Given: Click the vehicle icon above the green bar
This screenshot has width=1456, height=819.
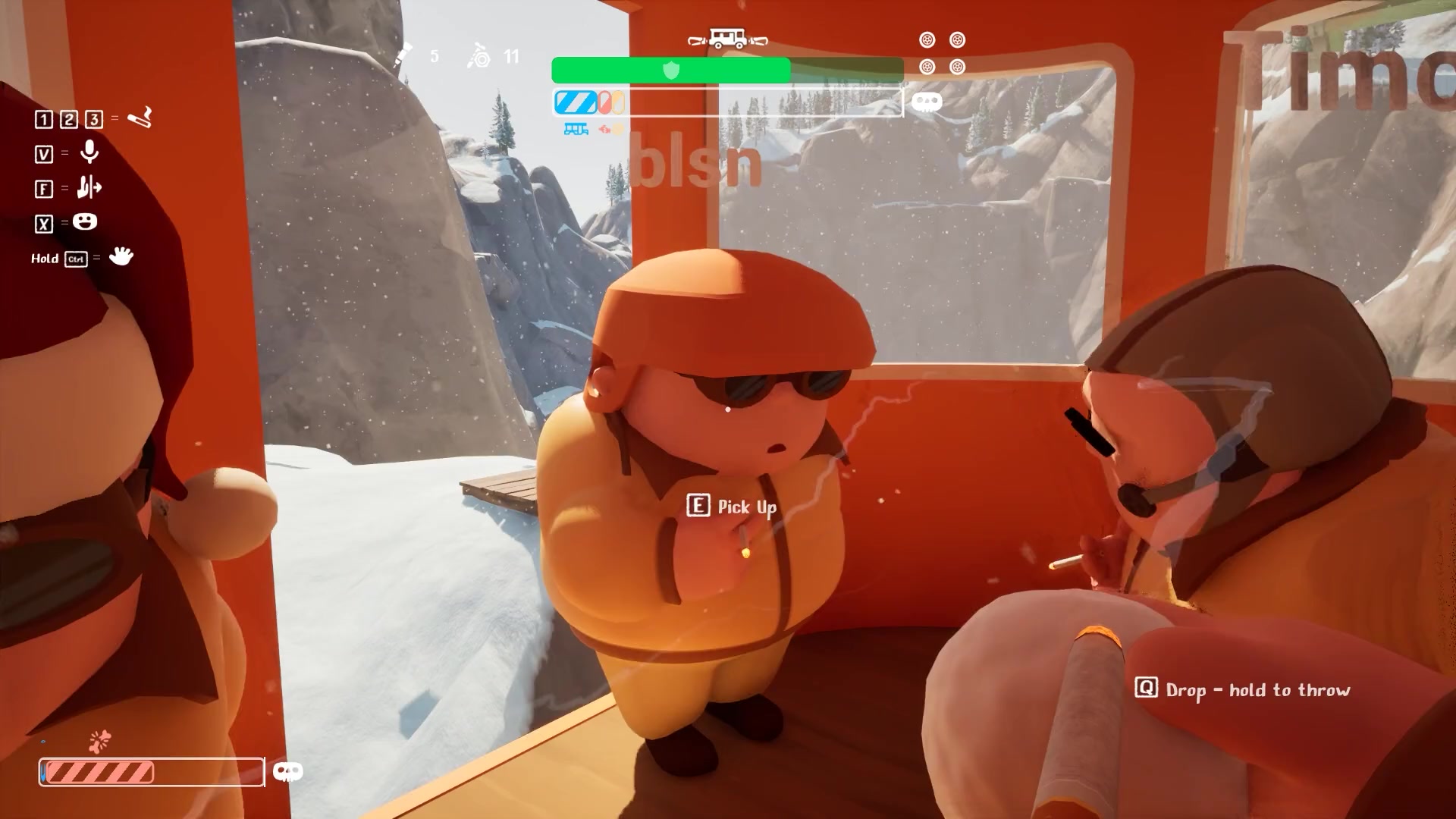Looking at the screenshot, I should [x=728, y=39].
